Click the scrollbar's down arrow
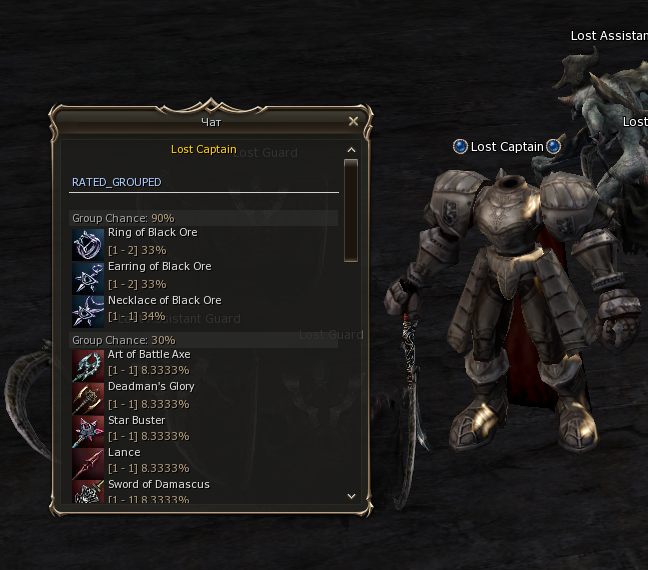Screen dimensions: 648x570 [x=351, y=495]
